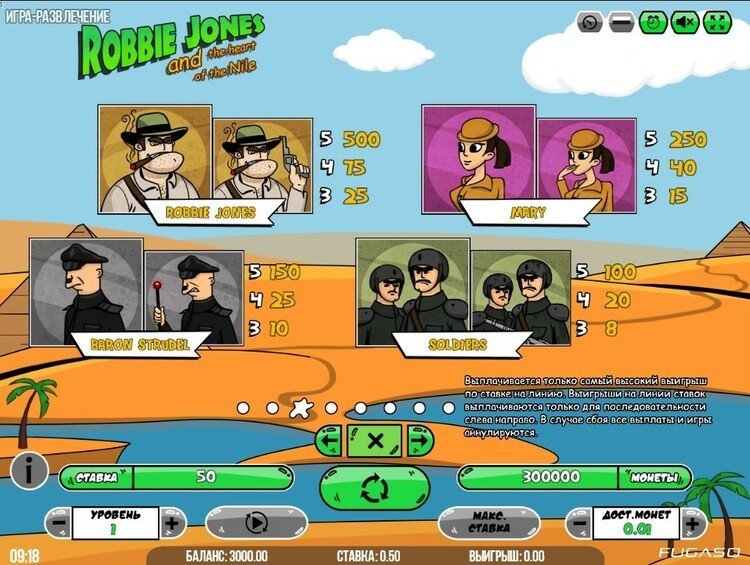Open the game info panel
This screenshot has width=750, height=565.
pyautogui.click(x=29, y=469)
